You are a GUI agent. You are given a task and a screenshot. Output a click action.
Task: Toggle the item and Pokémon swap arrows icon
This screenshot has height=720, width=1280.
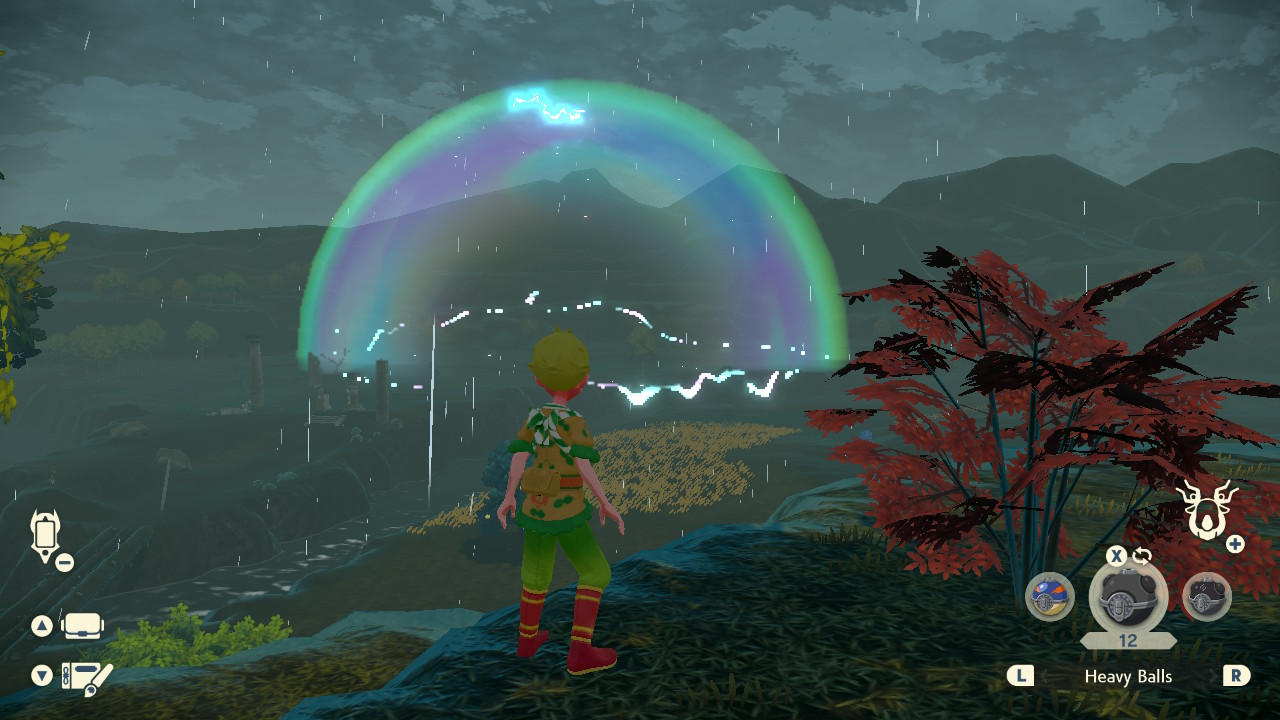(x=1142, y=556)
